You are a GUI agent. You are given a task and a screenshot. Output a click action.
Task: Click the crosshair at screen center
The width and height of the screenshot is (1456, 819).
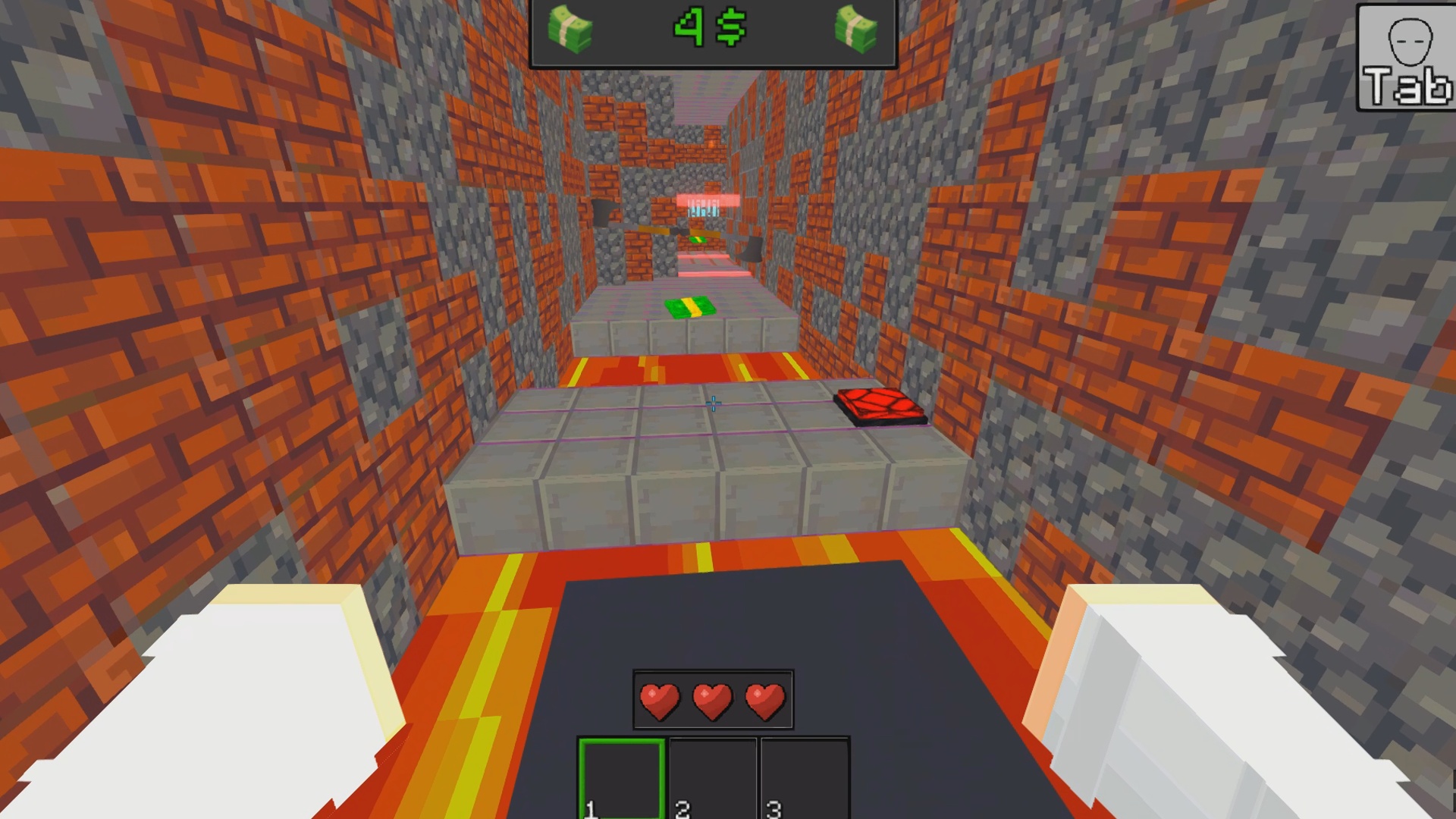coord(713,403)
